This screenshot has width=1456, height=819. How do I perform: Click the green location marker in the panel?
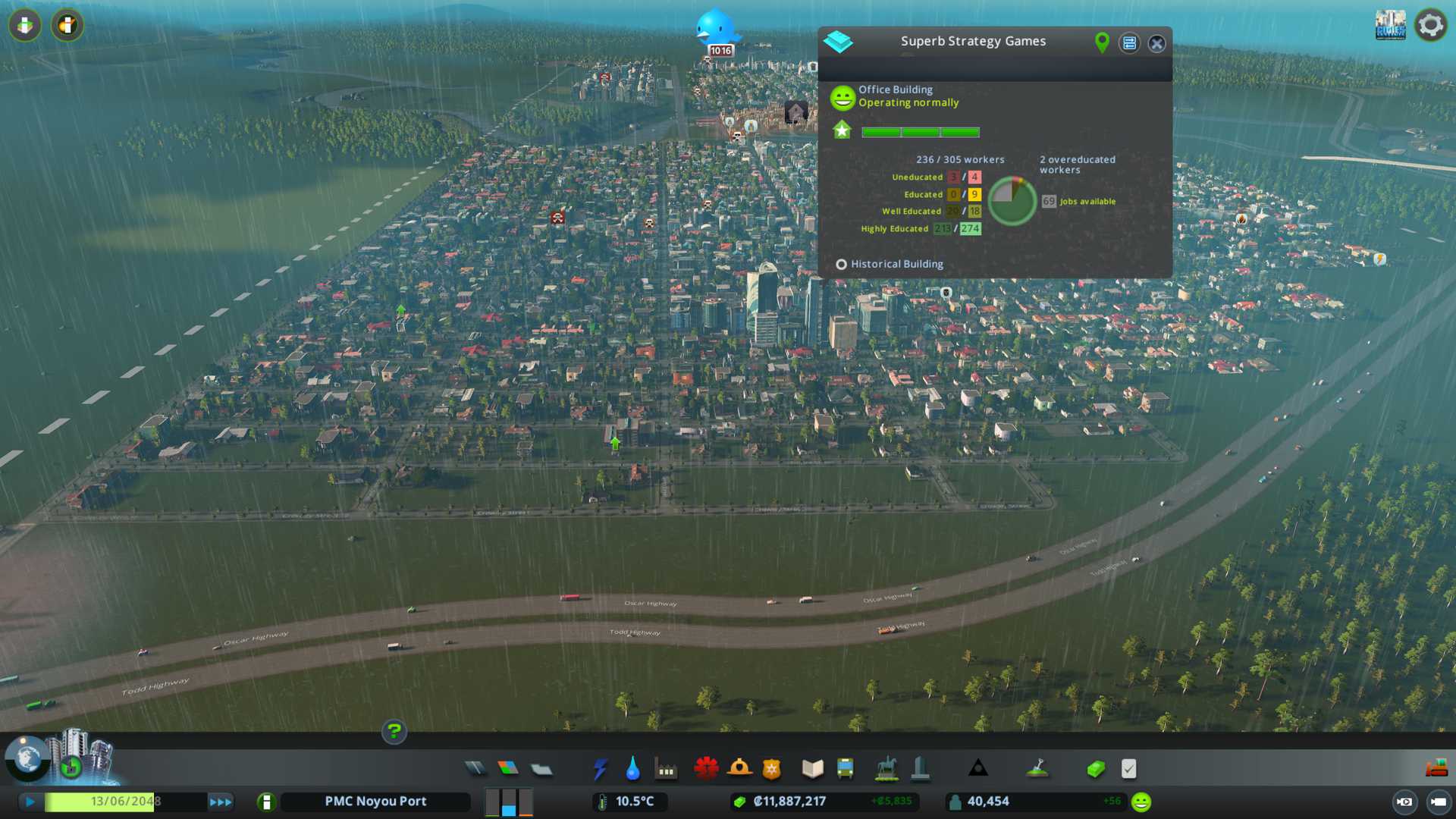(x=1102, y=43)
